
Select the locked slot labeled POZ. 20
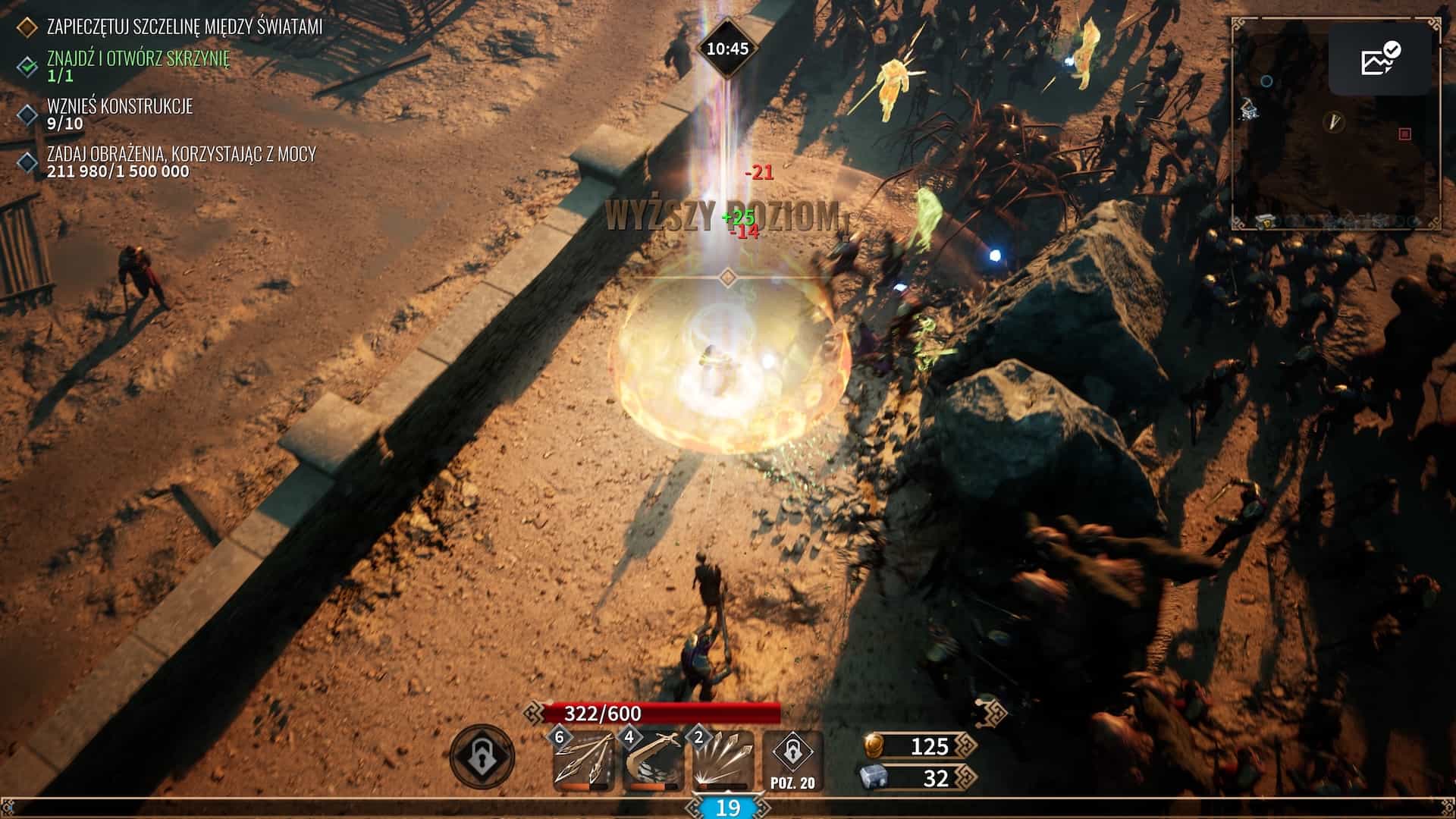[792, 761]
